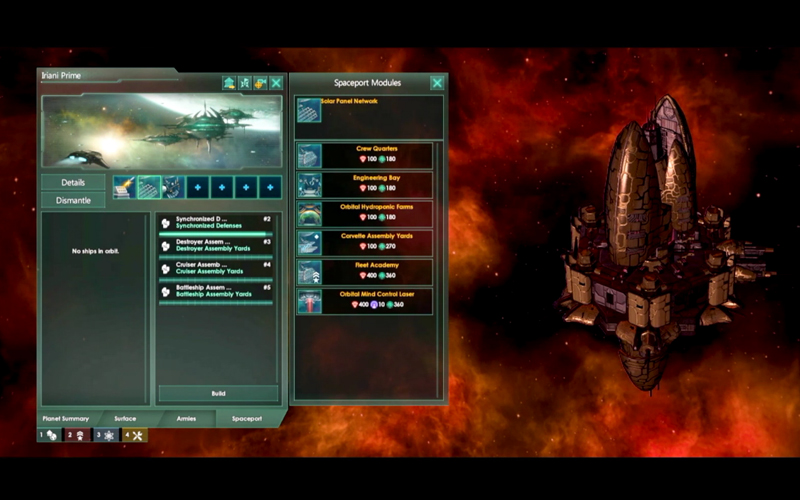Dismantle the spaceport

73,200
